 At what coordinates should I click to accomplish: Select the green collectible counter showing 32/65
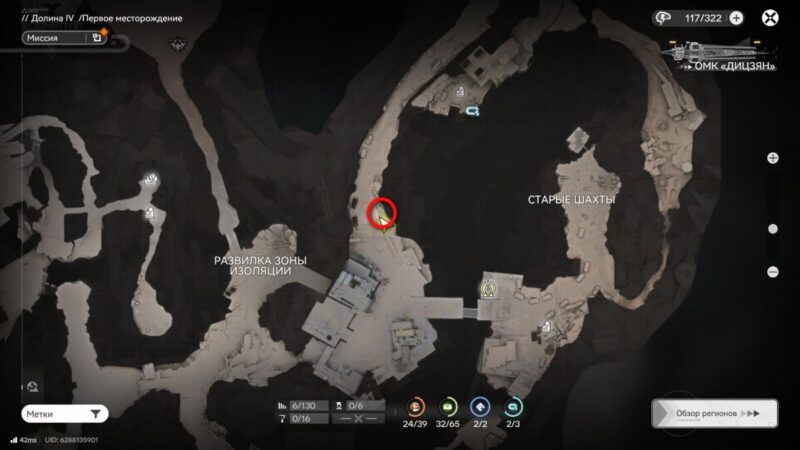point(449,407)
